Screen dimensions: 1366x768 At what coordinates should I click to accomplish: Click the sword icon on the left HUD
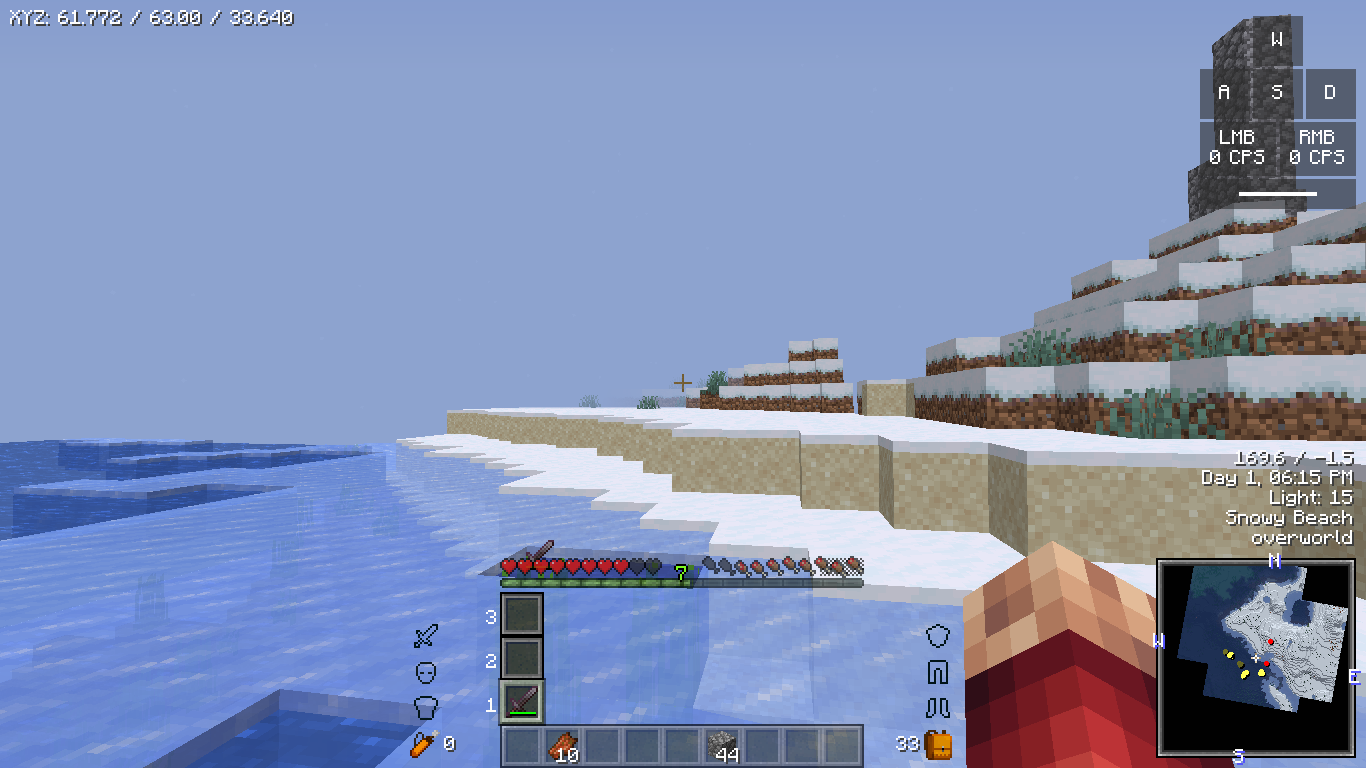point(427,636)
